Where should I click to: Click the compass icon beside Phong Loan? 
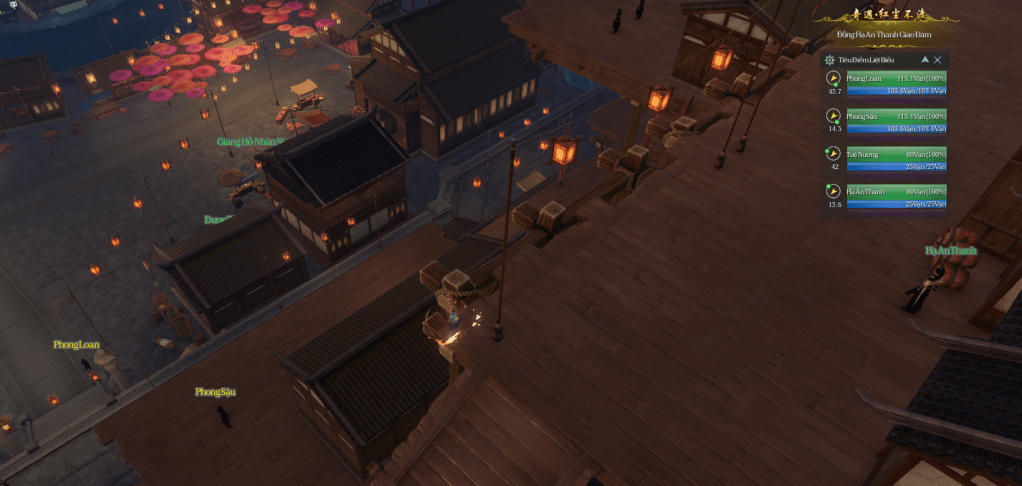(833, 78)
